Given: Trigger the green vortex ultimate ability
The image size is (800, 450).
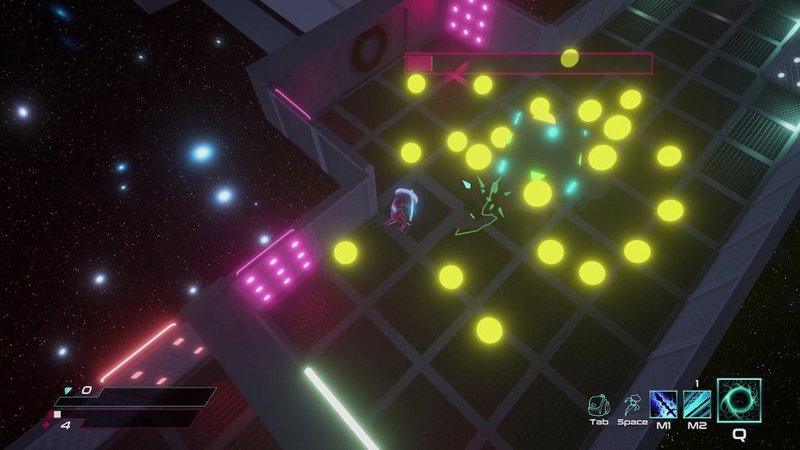Looking at the screenshot, I should [740, 401].
